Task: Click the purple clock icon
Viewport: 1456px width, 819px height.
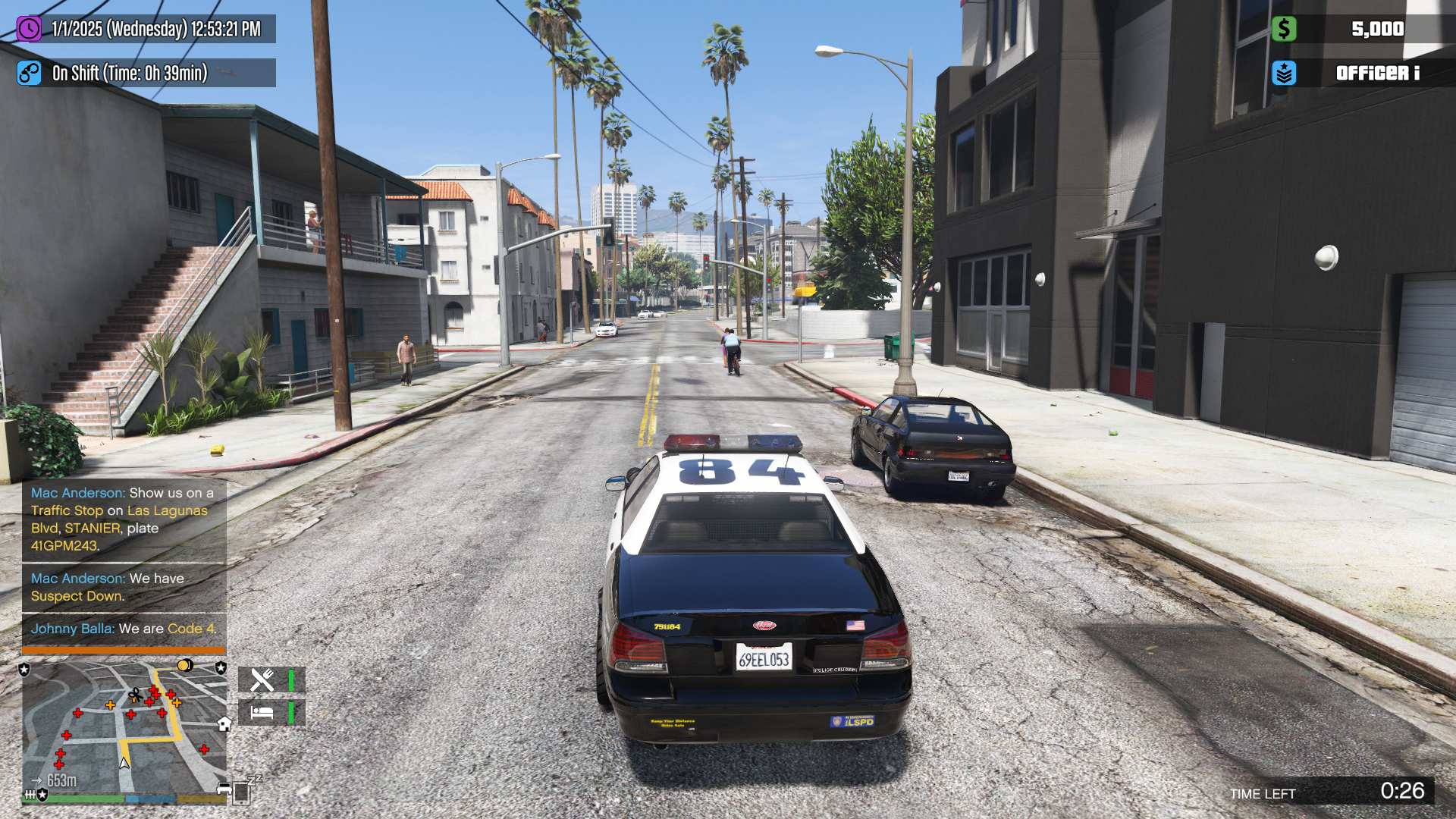Action: click(29, 29)
